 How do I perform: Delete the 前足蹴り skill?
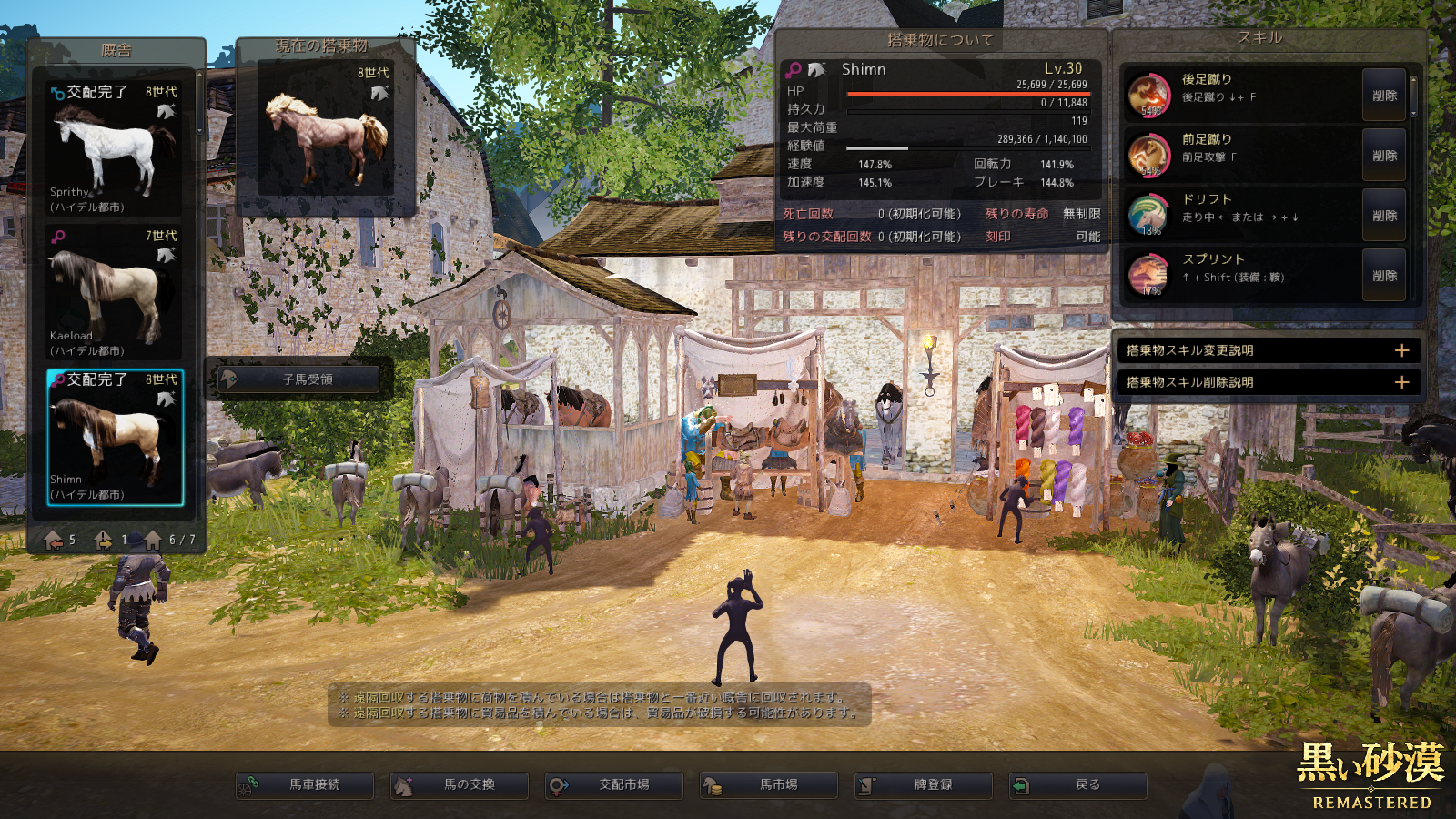(x=1384, y=156)
